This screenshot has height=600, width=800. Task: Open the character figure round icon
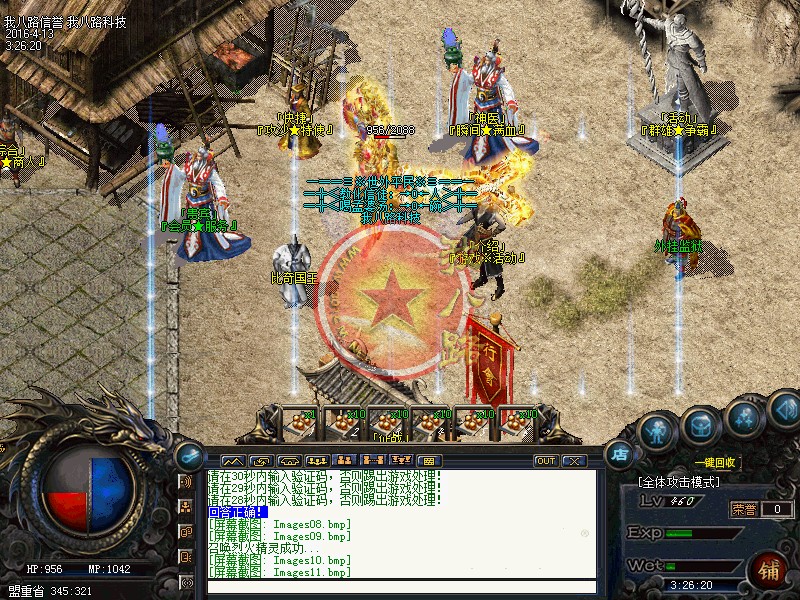[657, 432]
